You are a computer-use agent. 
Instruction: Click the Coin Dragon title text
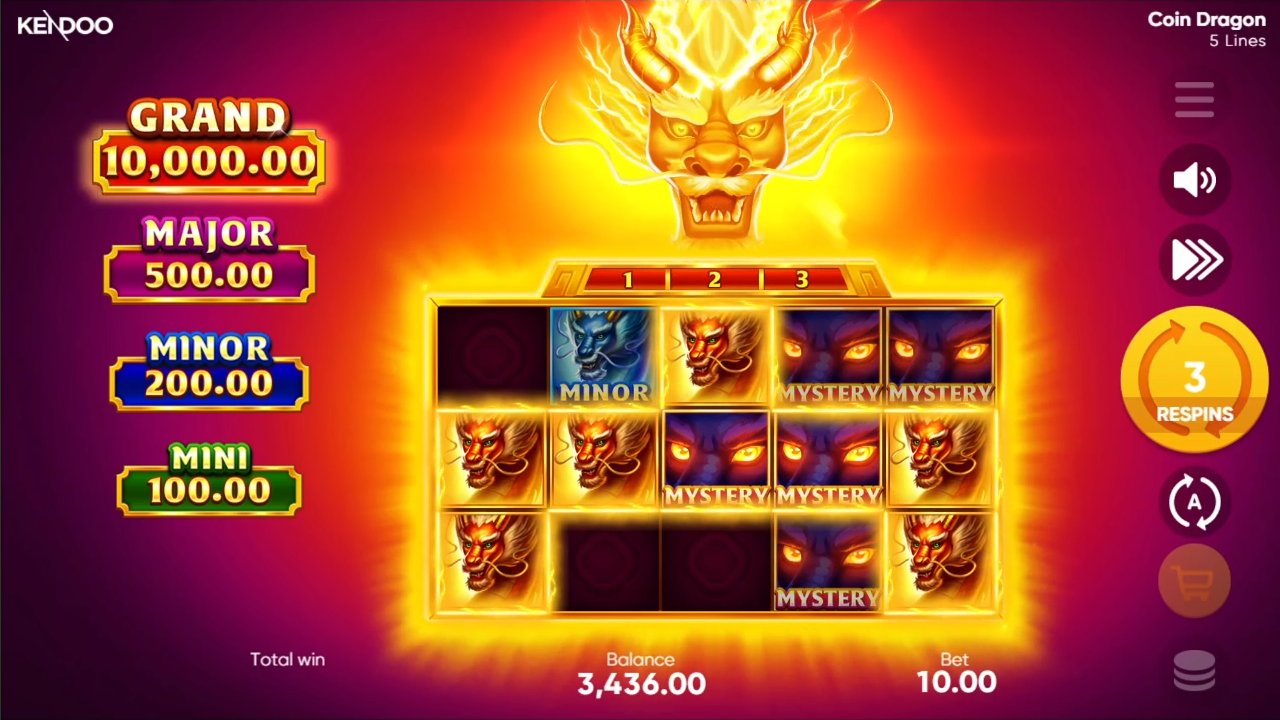pos(1207,19)
